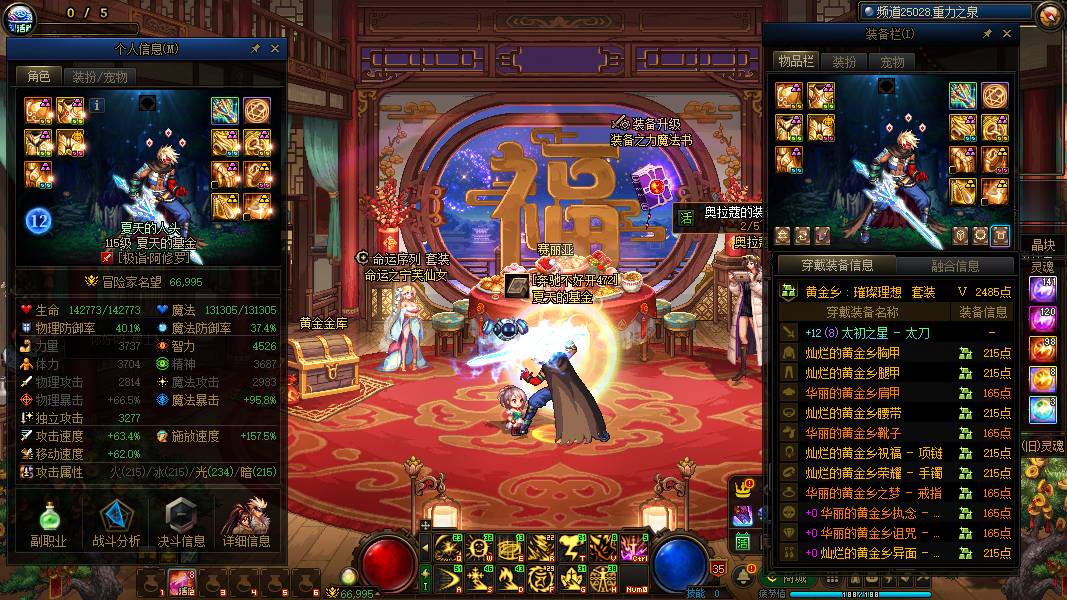1067x600 pixels.
Task: Open 战斗分析 combat analysis
Action: (x=116, y=525)
